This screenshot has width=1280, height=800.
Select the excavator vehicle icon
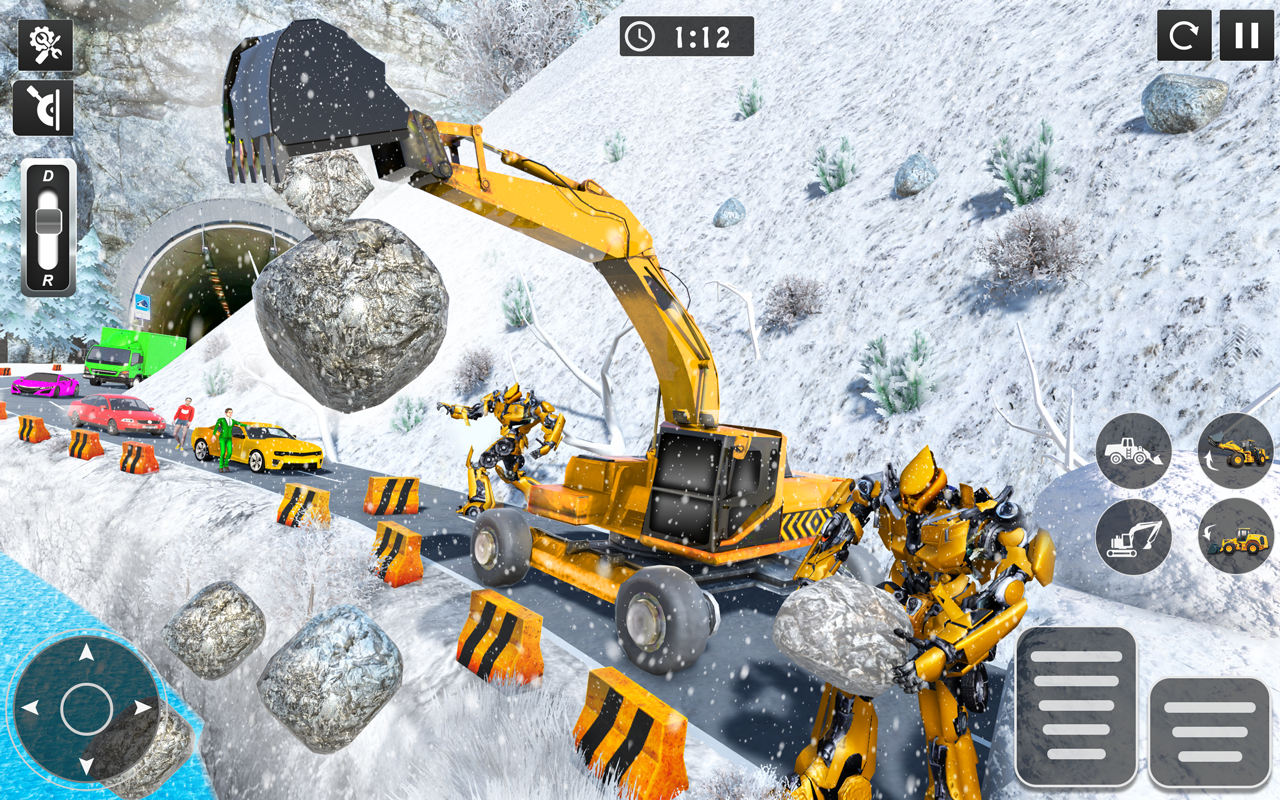click(x=1134, y=536)
